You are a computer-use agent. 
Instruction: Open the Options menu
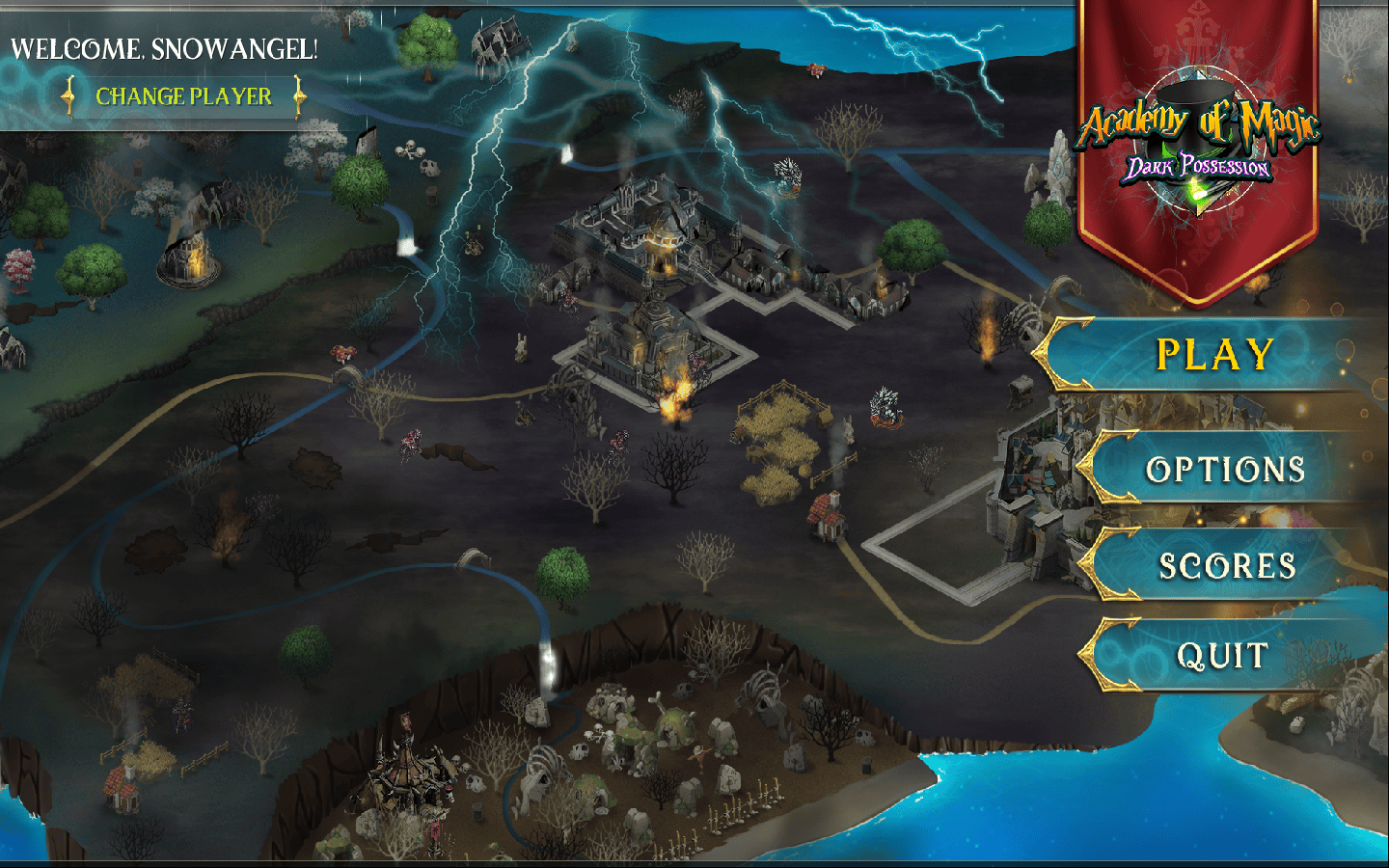pyautogui.click(x=1225, y=470)
